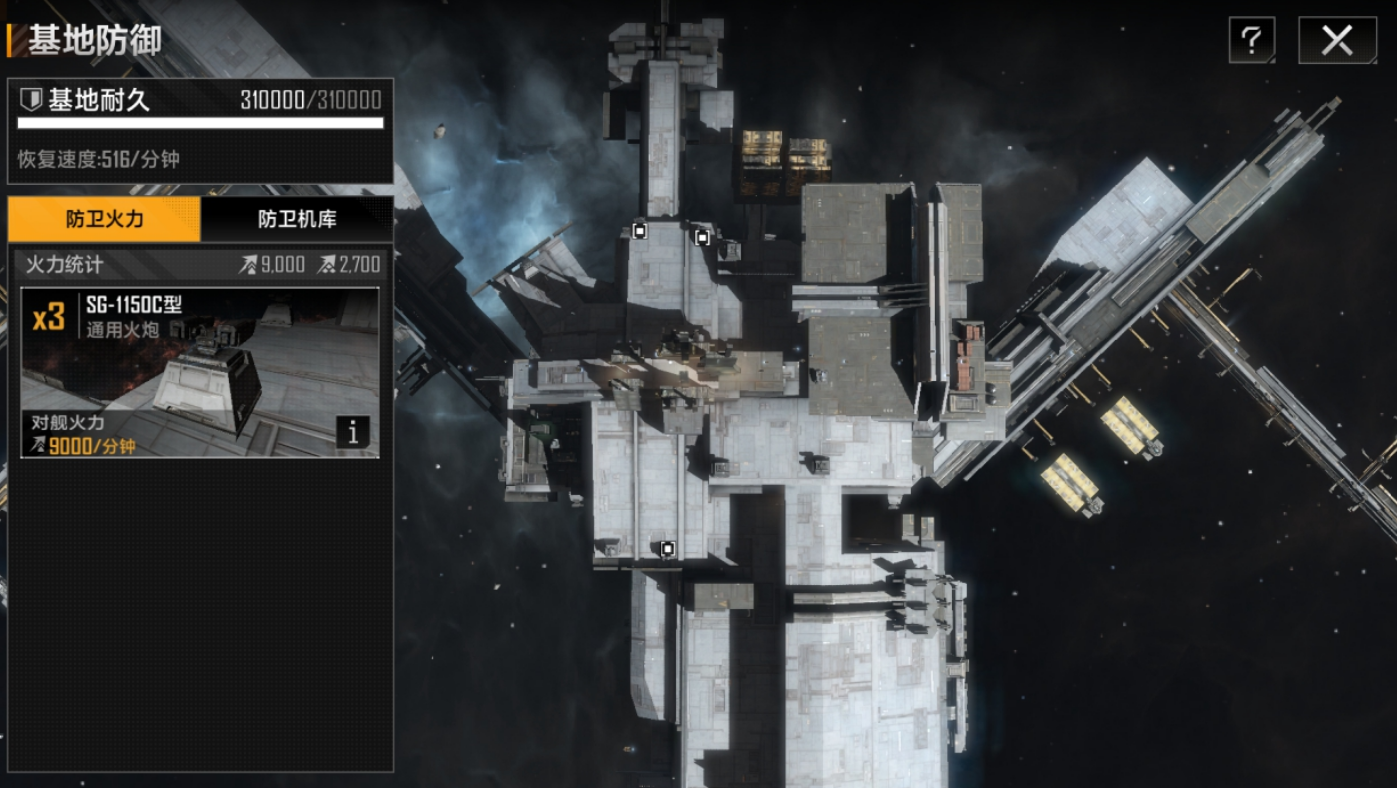Screen dimensions: 1397x788
Task: Switch to the 防卫火力 tab
Action: click(x=104, y=219)
